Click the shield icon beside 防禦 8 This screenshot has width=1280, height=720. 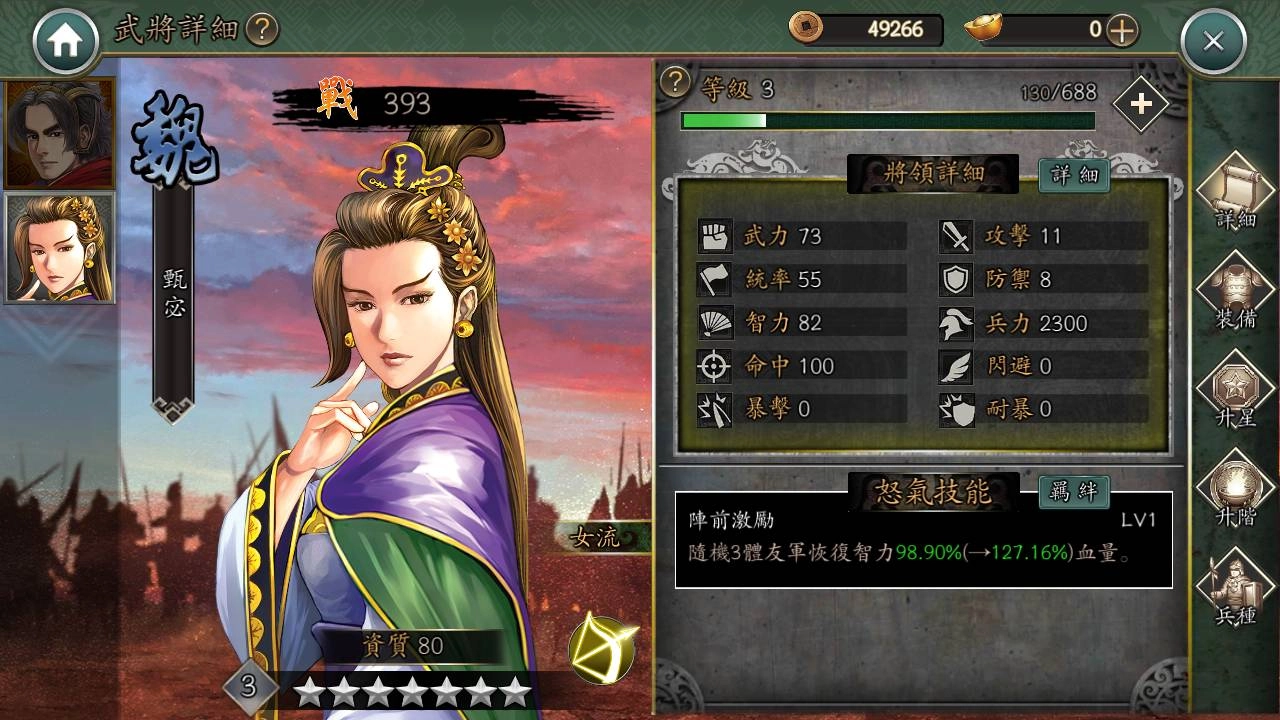pyautogui.click(x=955, y=279)
